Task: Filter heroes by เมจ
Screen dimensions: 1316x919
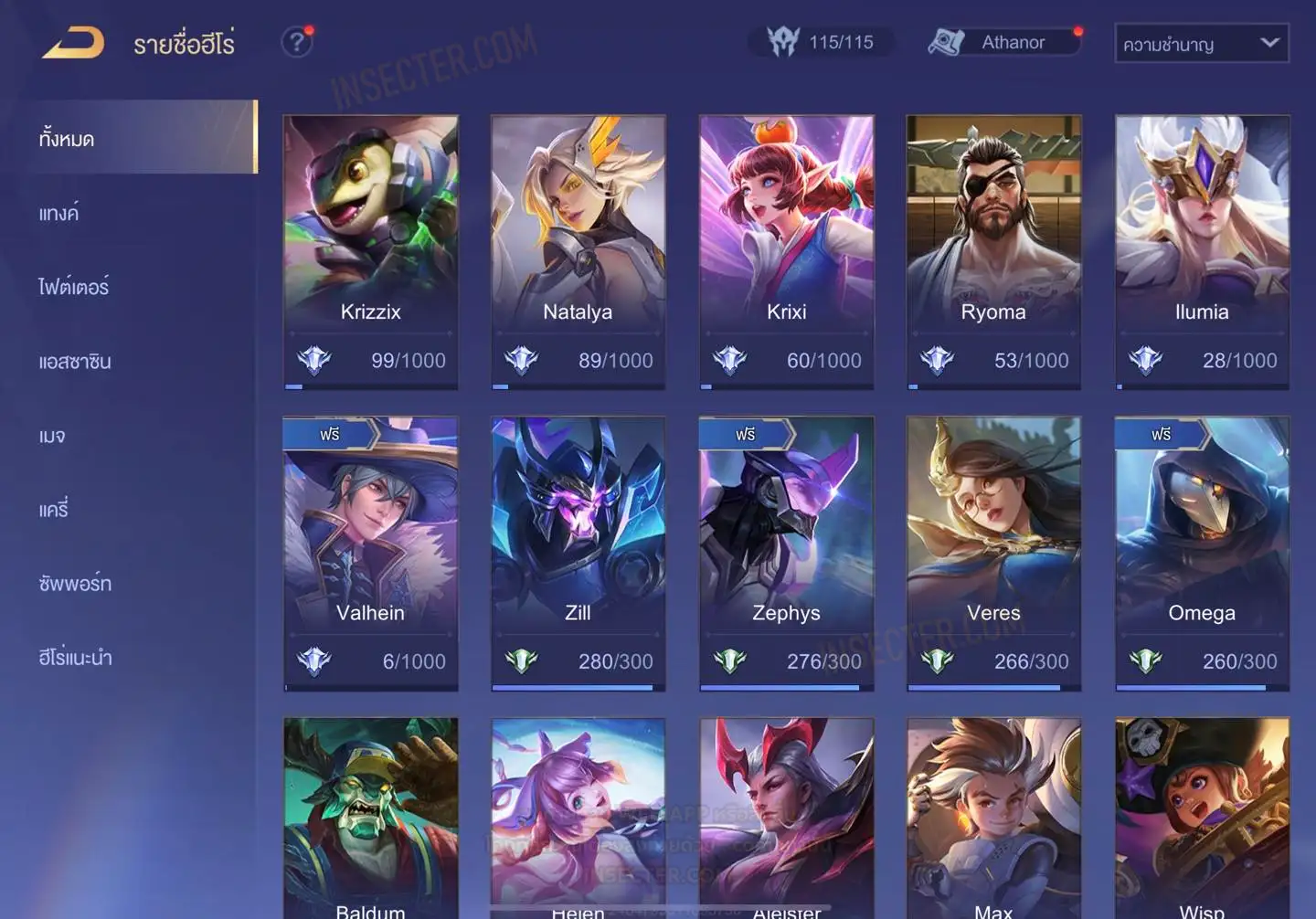Action: pyautogui.click(x=52, y=436)
